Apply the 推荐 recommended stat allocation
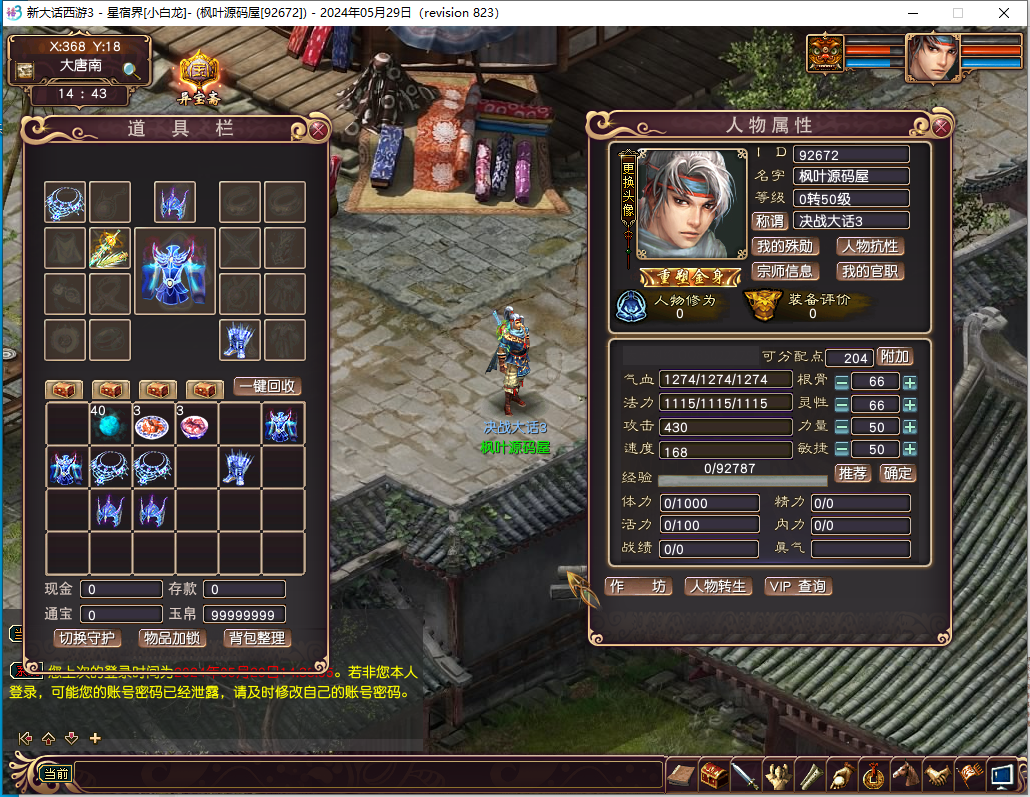The image size is (1030, 797). click(852, 473)
